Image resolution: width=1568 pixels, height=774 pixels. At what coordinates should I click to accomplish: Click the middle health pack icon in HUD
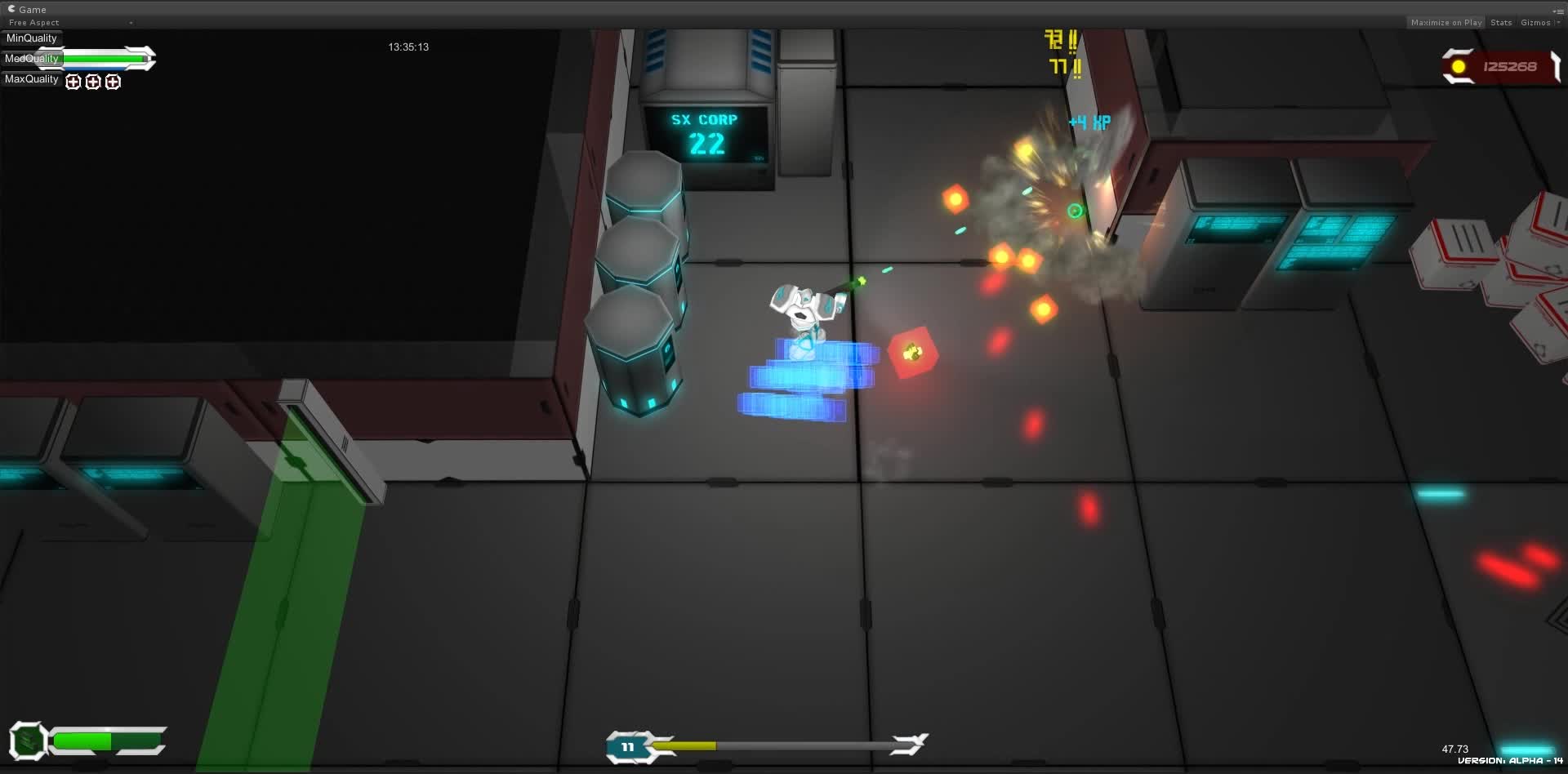tap(93, 82)
